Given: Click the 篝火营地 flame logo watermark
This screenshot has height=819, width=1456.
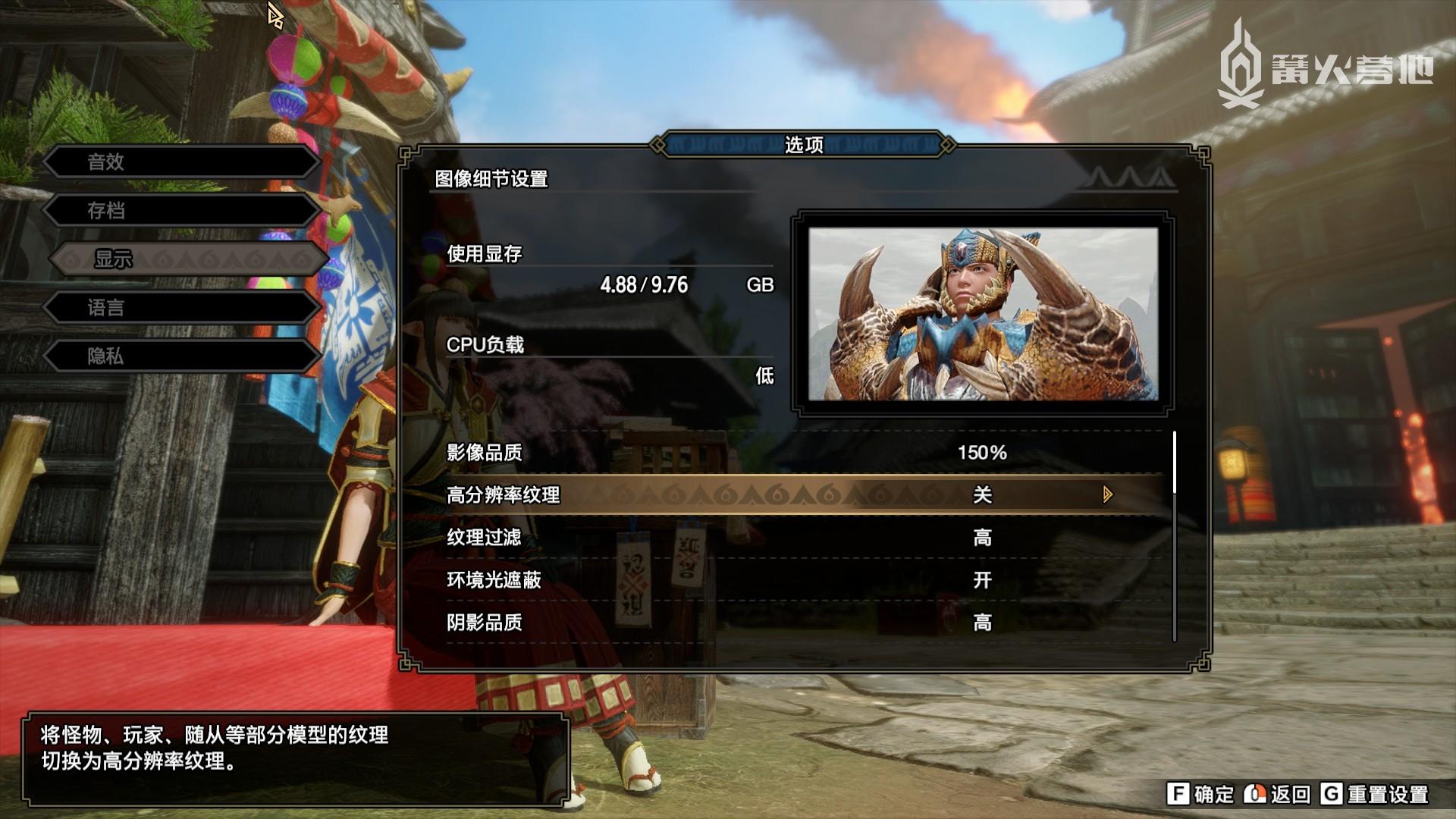Looking at the screenshot, I should [x=1244, y=64].
